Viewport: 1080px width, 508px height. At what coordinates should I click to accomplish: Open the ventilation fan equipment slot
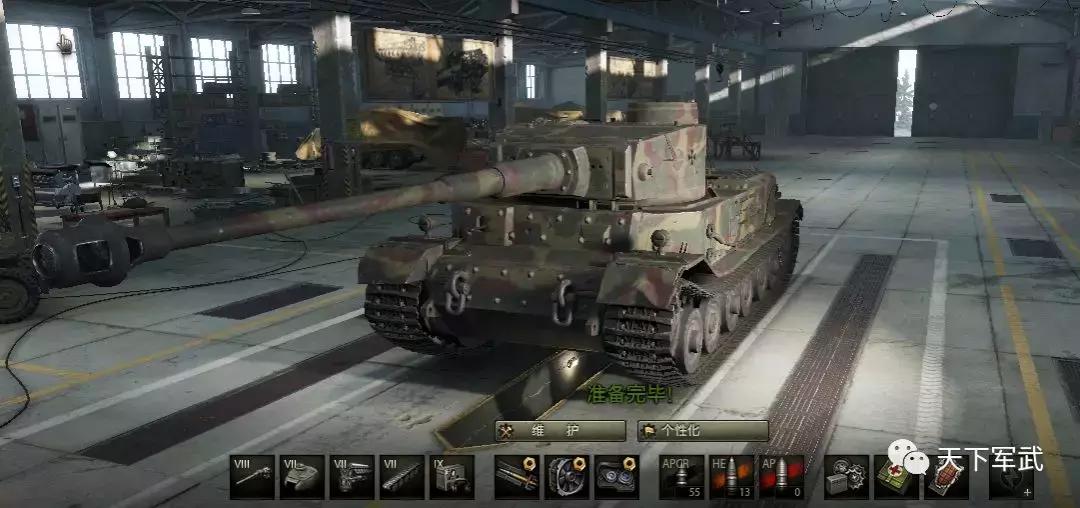pos(567,477)
